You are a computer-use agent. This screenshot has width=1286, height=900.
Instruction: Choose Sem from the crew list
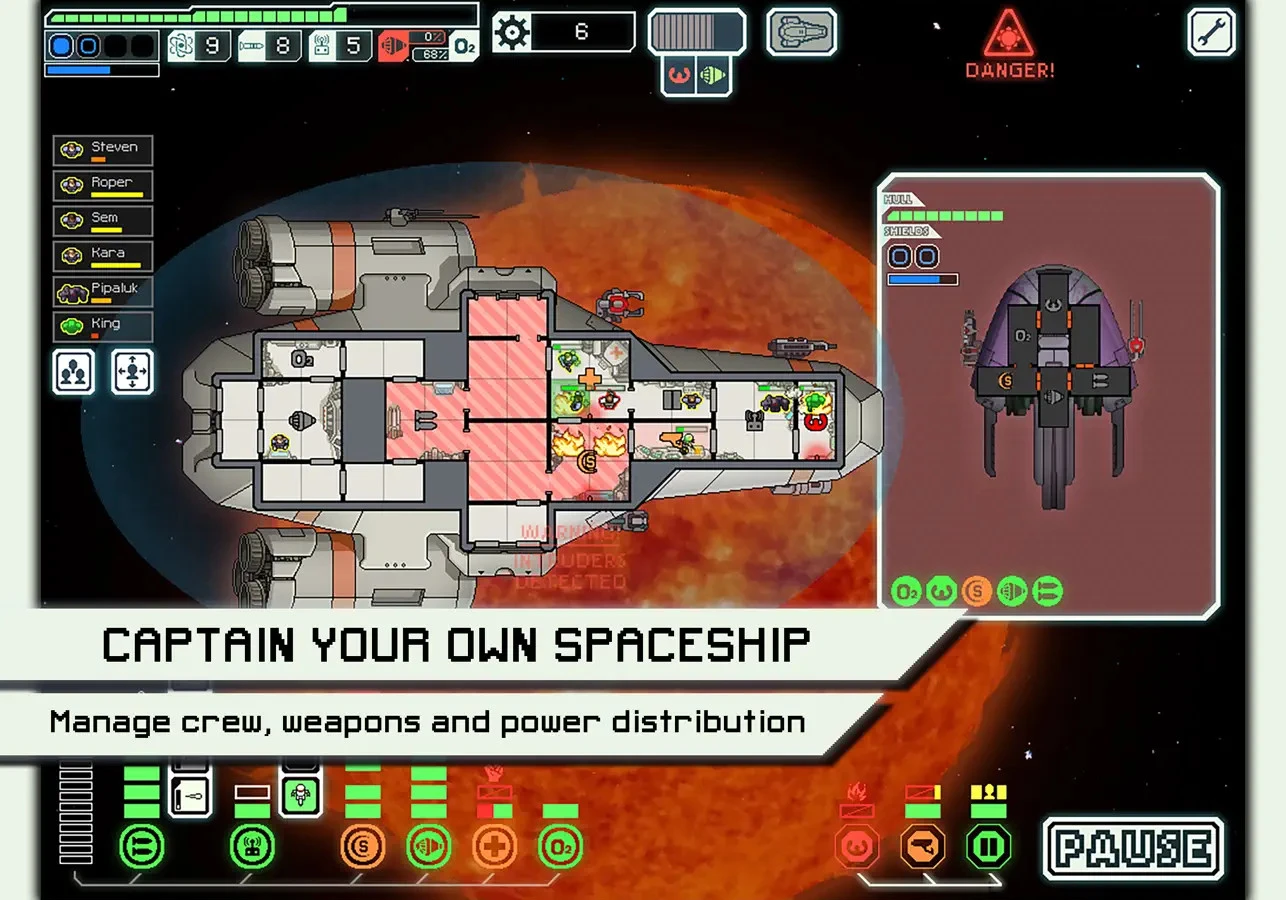point(103,220)
